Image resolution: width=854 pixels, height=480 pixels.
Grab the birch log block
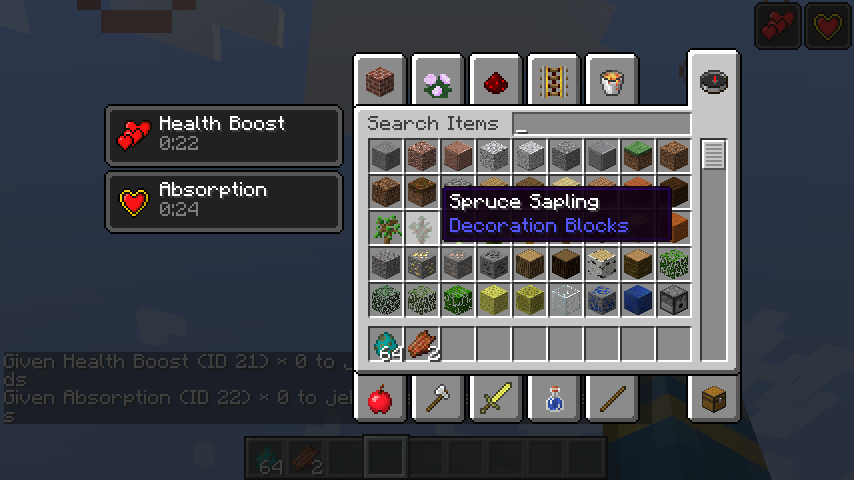tap(600, 263)
